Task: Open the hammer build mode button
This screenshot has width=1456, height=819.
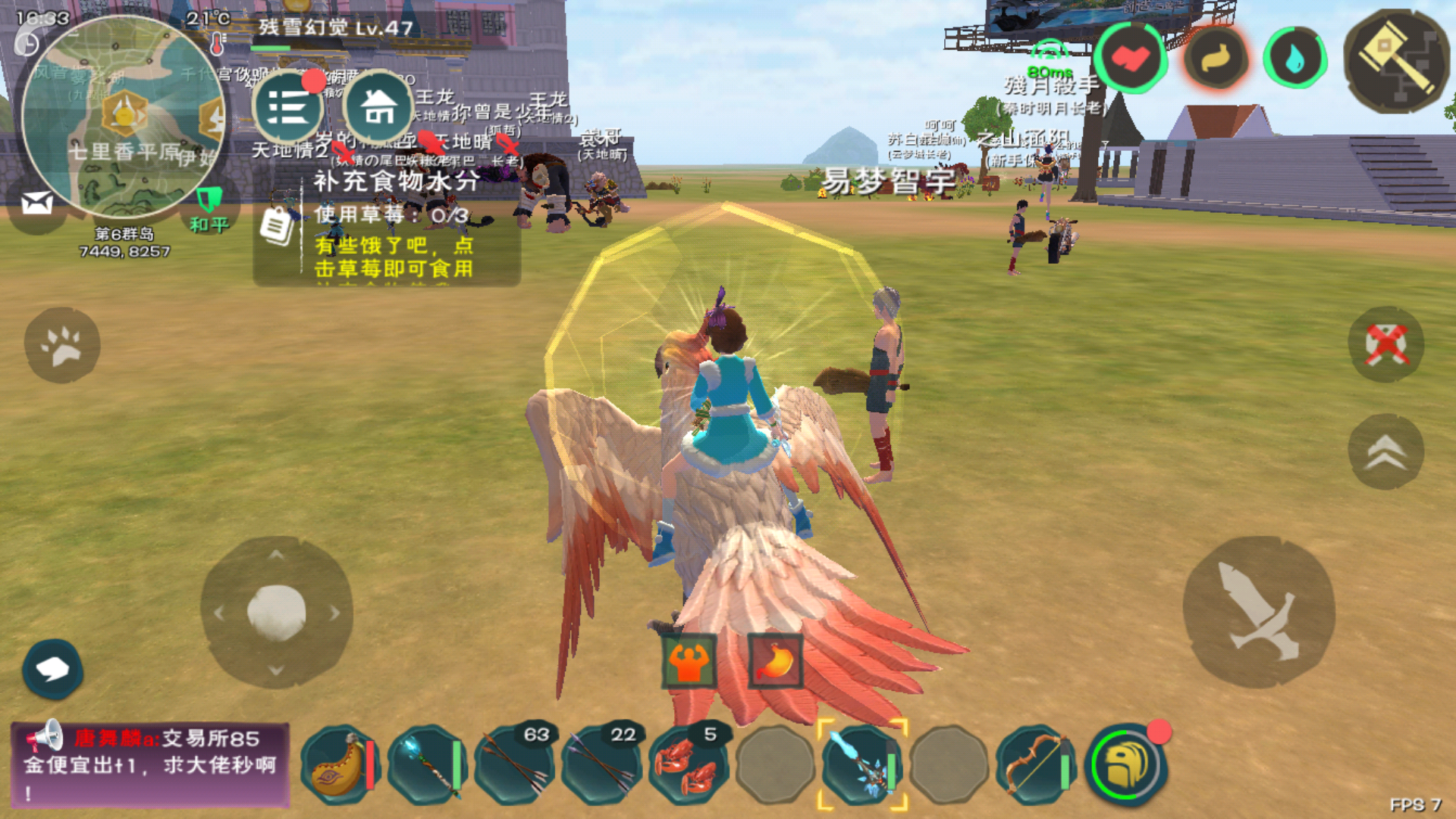Action: 1396,61
